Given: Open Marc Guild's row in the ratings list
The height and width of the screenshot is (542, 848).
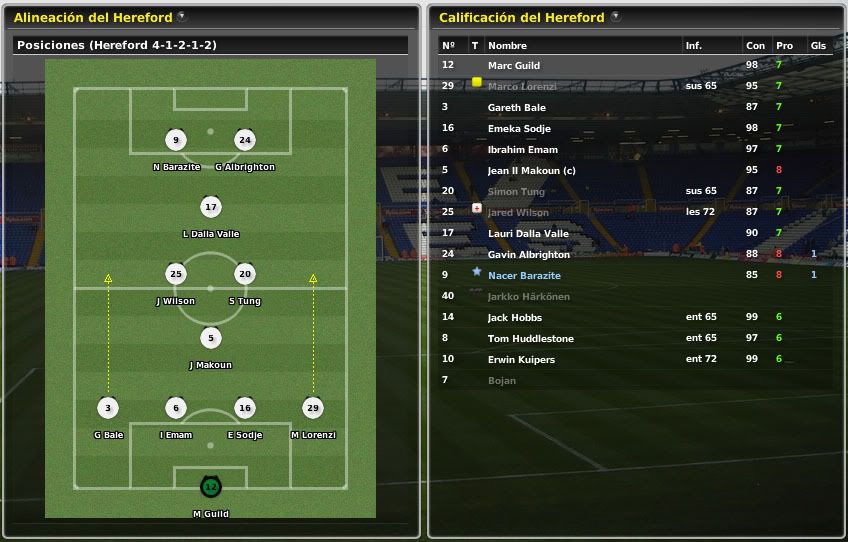Looking at the screenshot, I should click(x=514, y=65).
